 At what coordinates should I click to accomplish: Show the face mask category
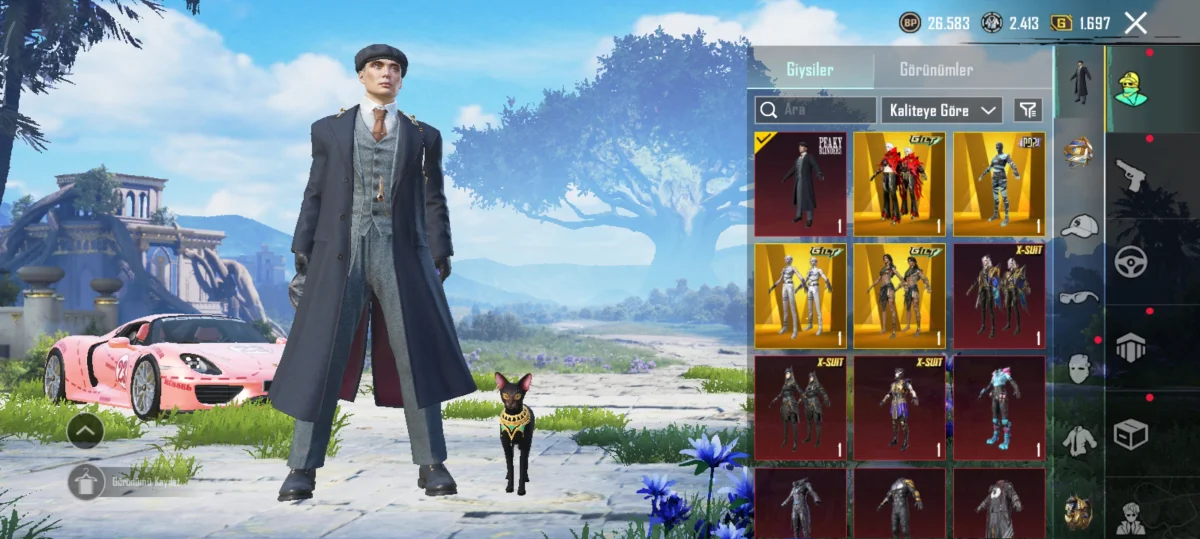1078,367
